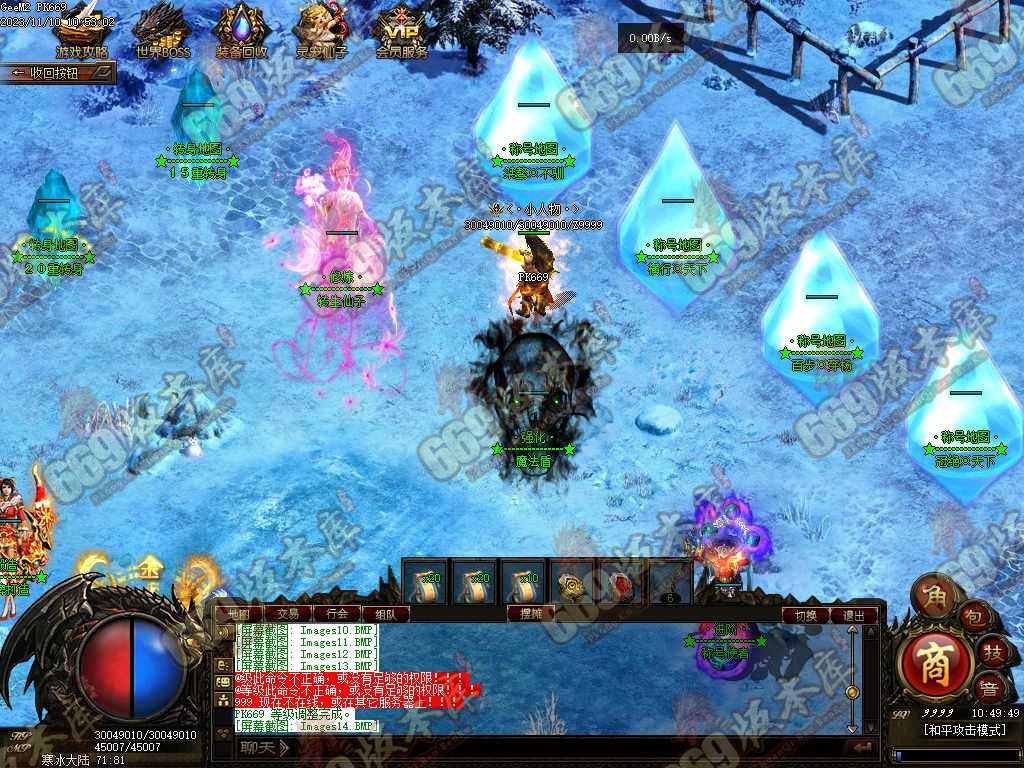
Task: Open 会员服务 VIP services
Action: point(402,31)
